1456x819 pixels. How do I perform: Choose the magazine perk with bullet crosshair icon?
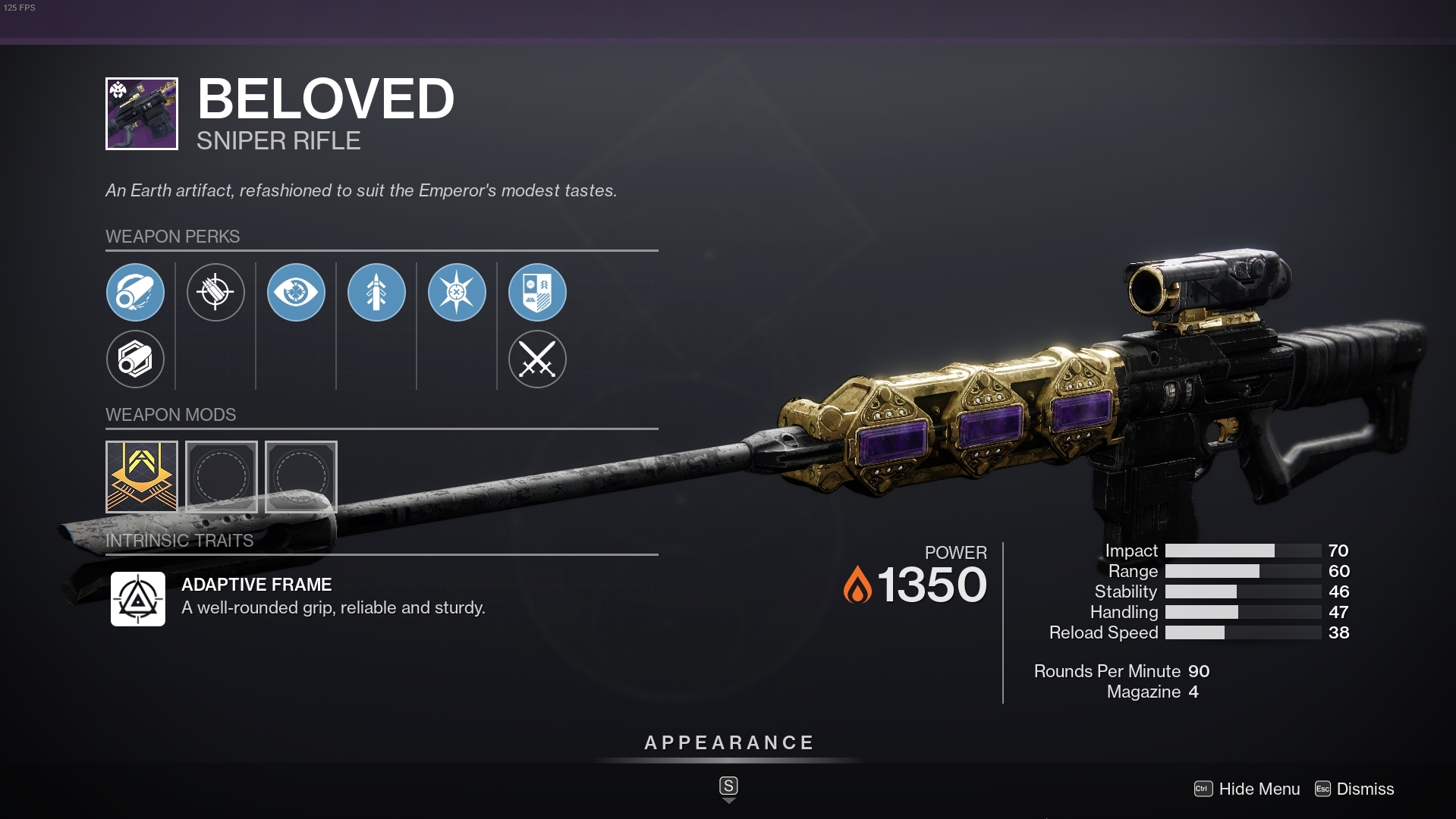[215, 292]
